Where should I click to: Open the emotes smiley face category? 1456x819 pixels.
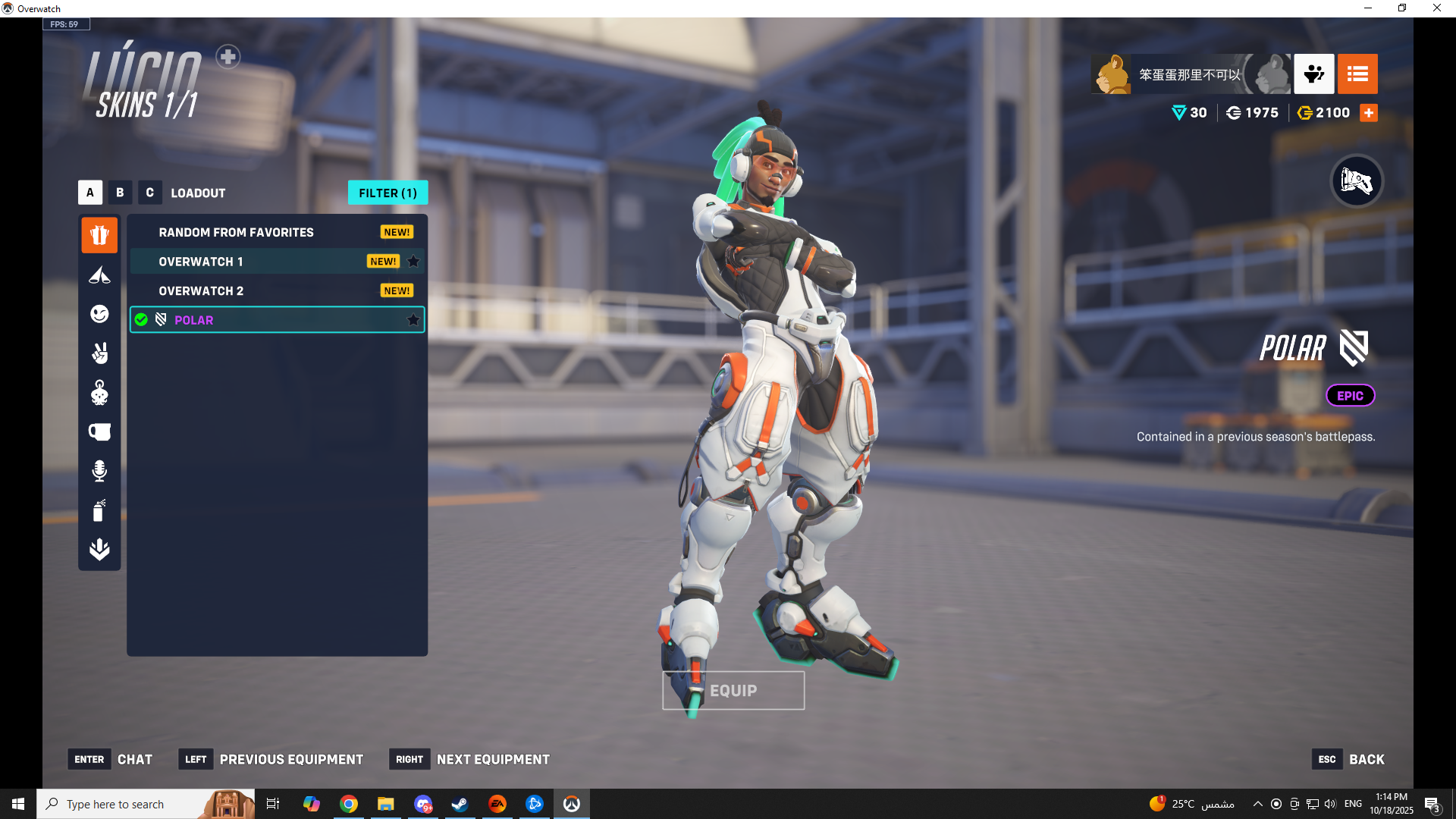(x=99, y=314)
